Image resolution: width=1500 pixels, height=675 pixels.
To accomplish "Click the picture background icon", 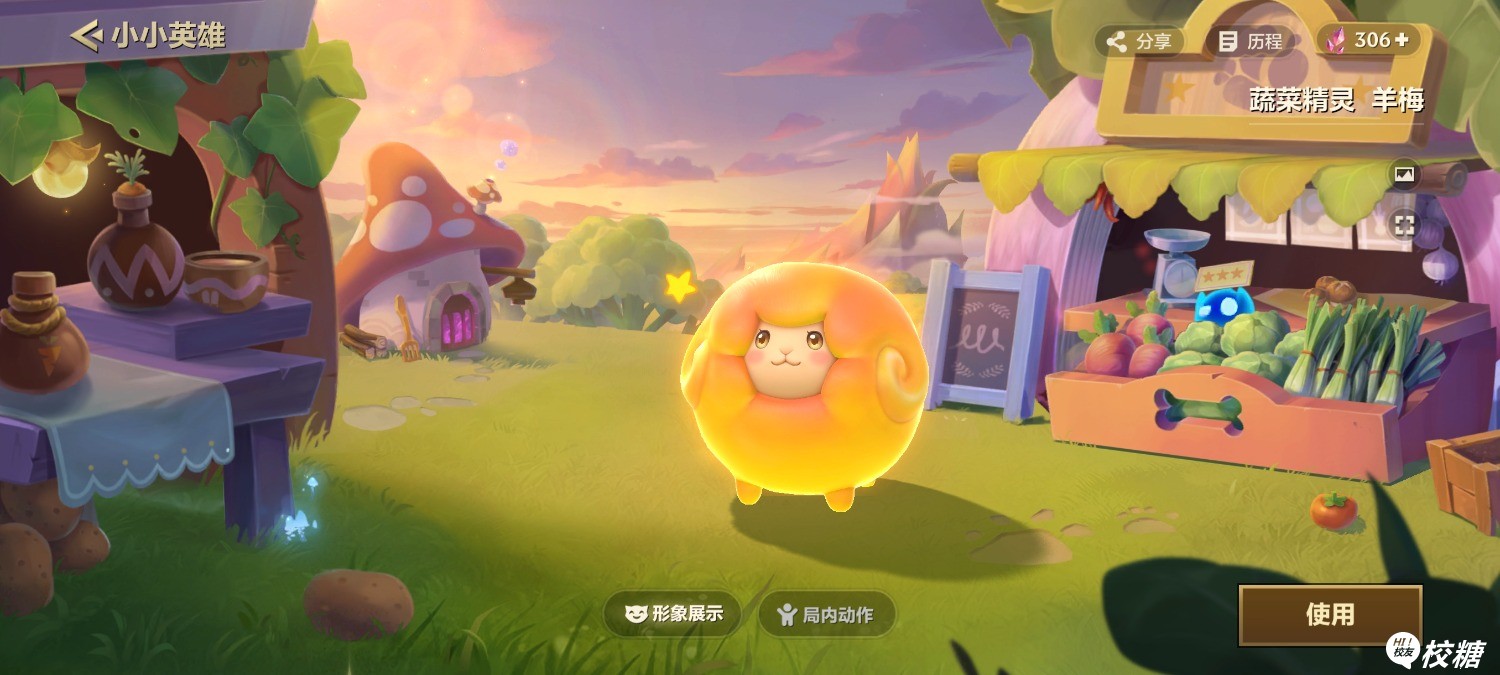I will (x=1405, y=175).
